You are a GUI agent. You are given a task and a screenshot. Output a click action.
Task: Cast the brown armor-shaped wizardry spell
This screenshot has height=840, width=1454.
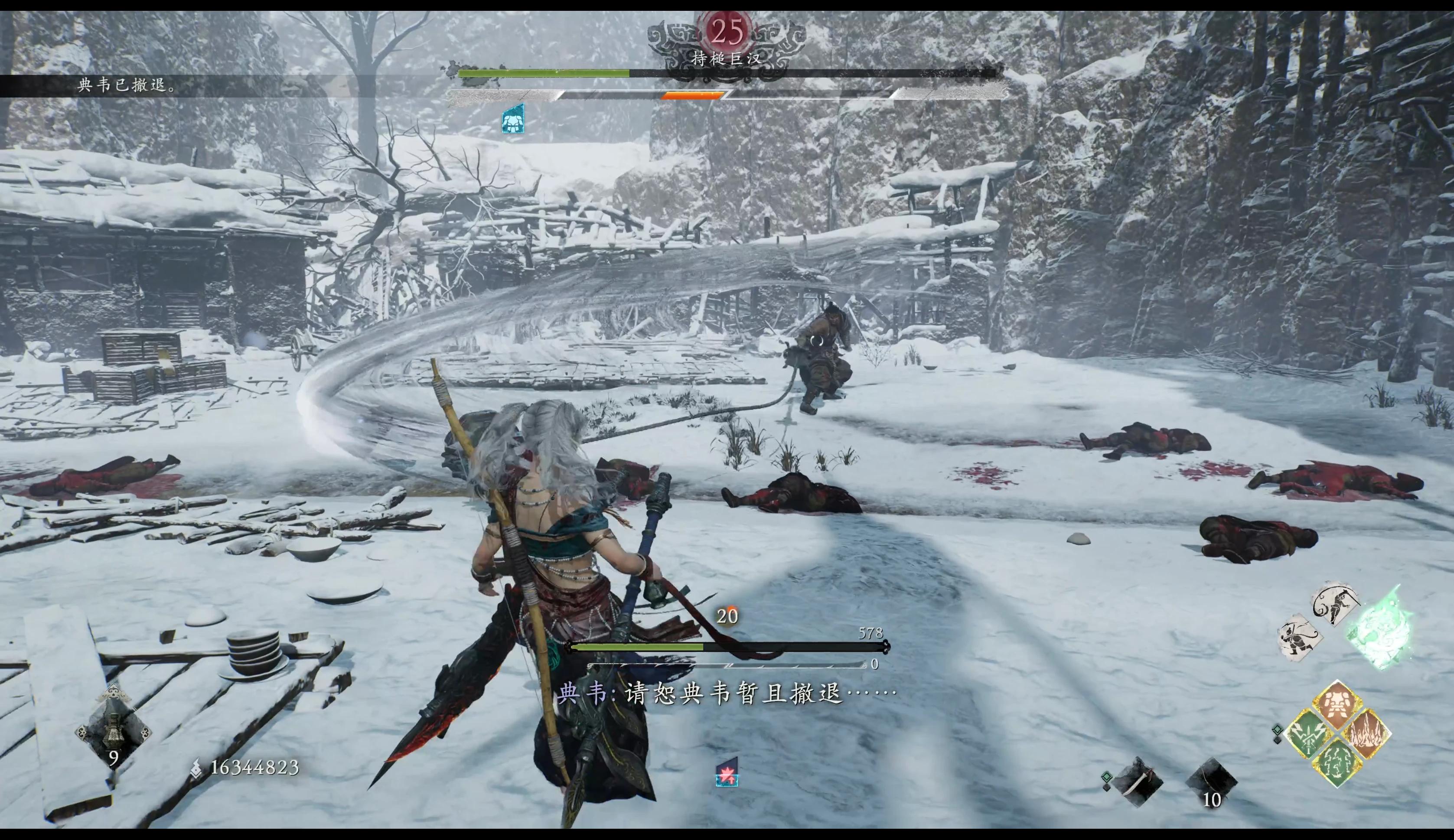point(1337,705)
